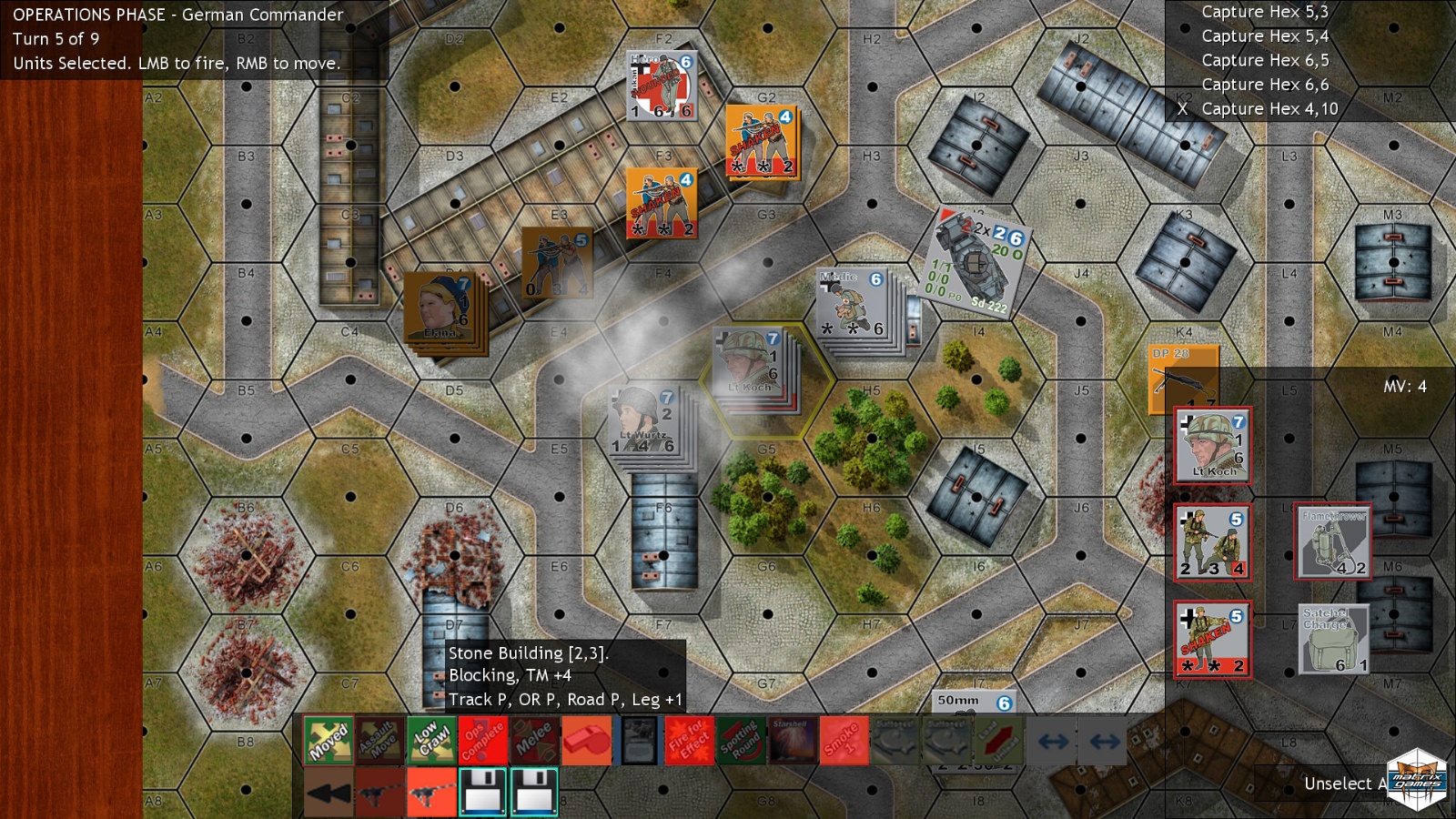
Task: Choose the Spotting Round action
Action: (x=741, y=740)
